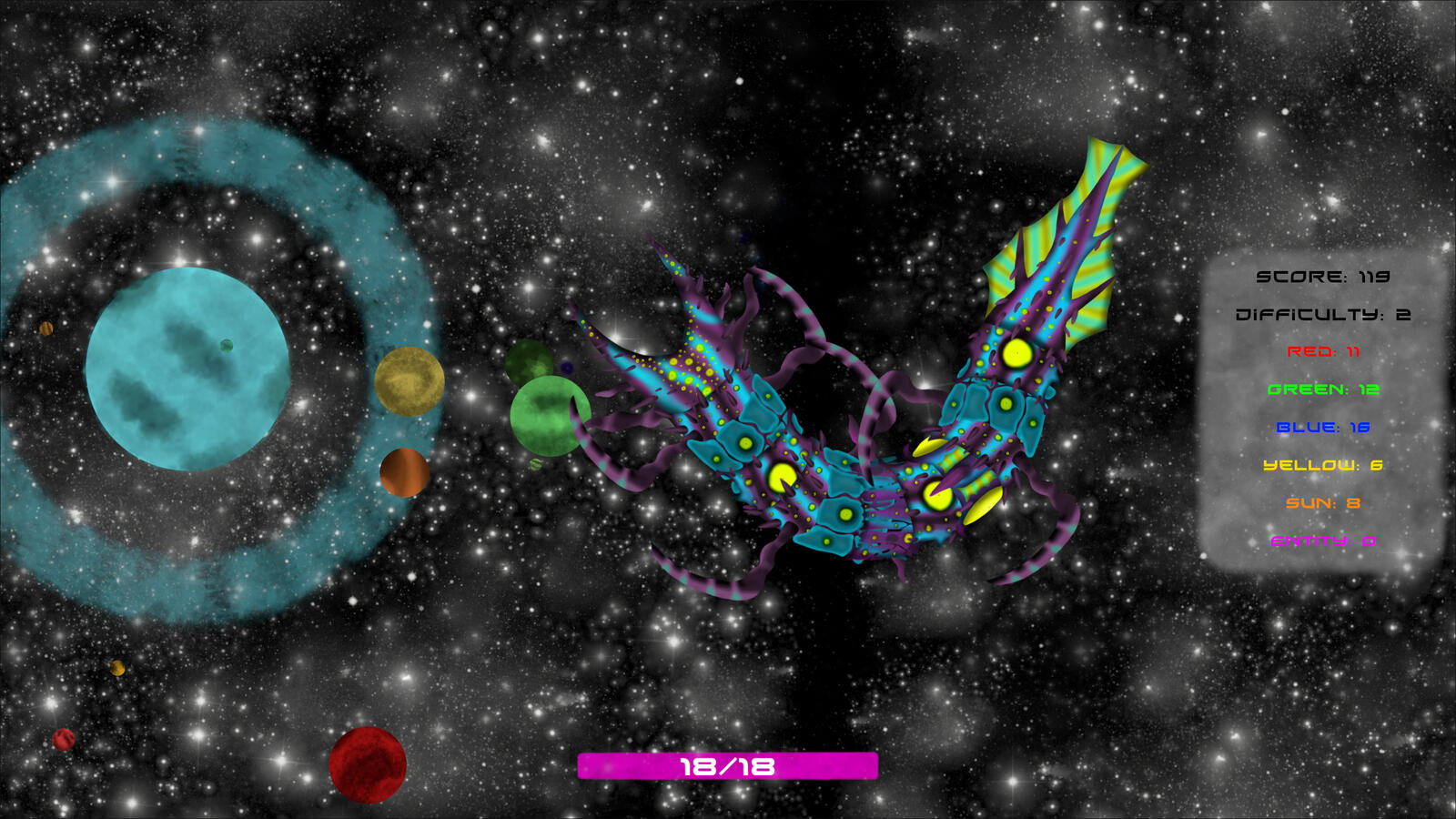Screen dimensions: 1456x819
Task: Click the SUN: 8 counter
Action: click(1322, 503)
